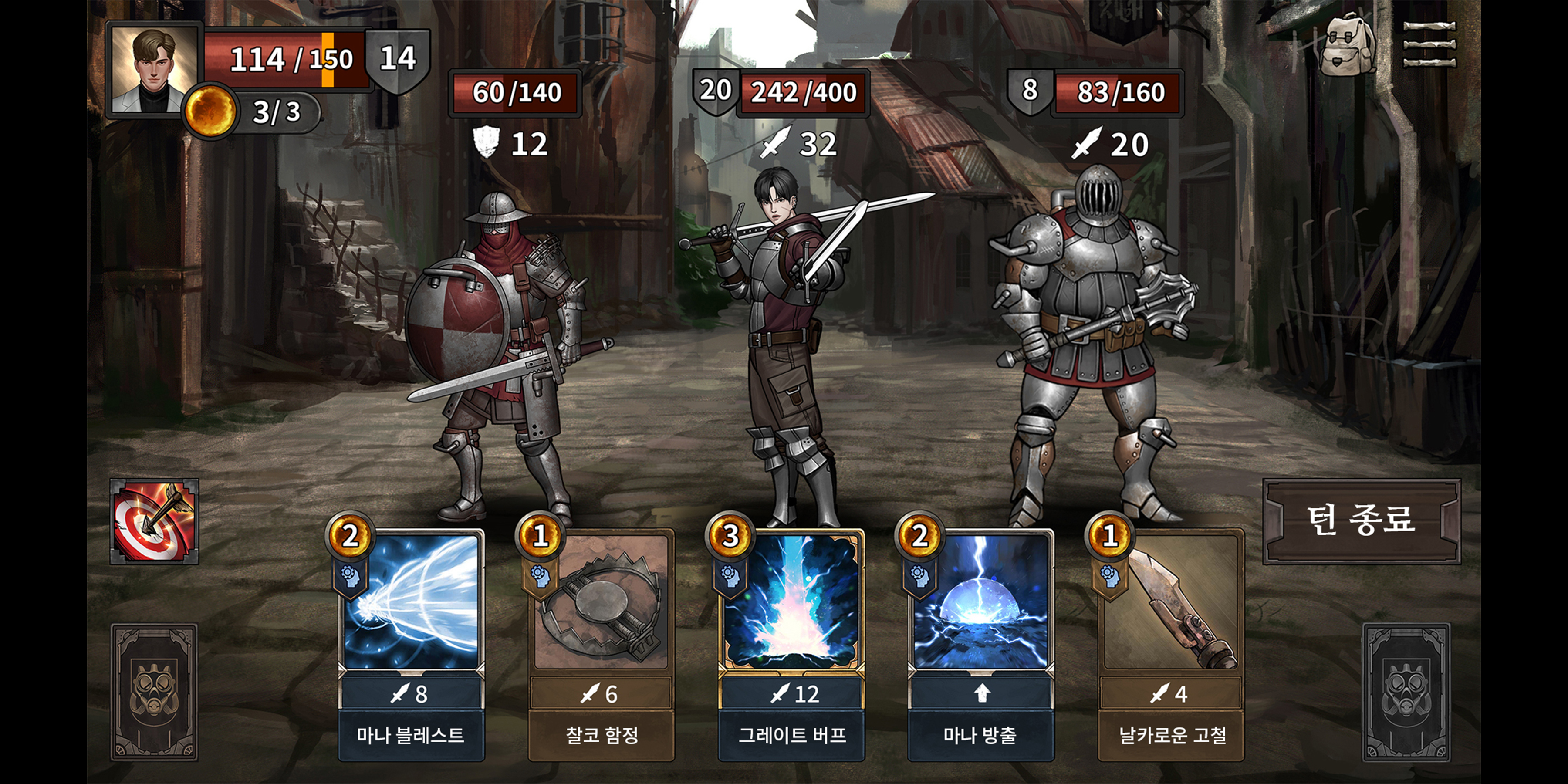
Task: Open the backpack inventory
Action: click(x=1346, y=45)
